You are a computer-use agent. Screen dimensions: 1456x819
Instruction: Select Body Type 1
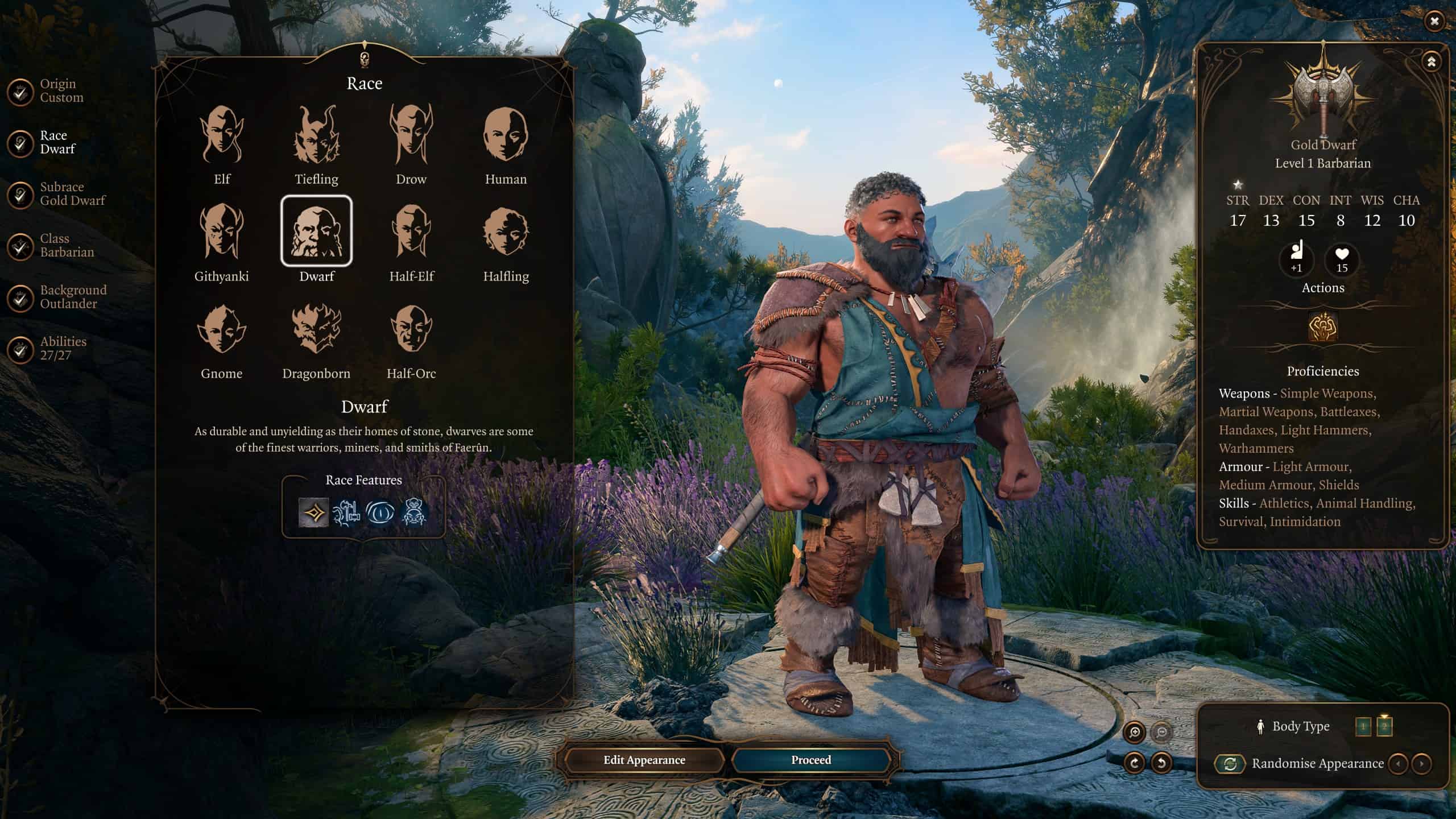(x=1363, y=727)
